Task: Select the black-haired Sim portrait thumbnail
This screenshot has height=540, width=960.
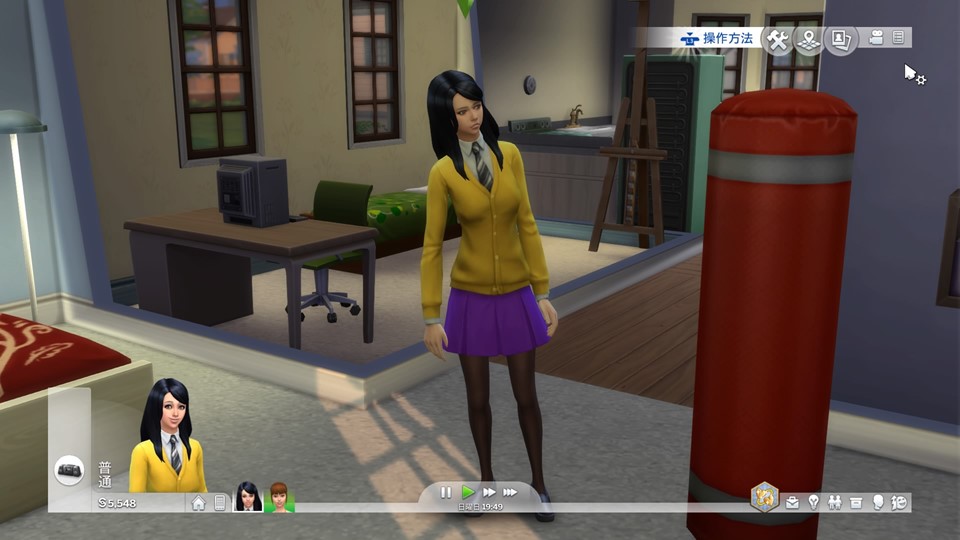Action: tap(247, 497)
